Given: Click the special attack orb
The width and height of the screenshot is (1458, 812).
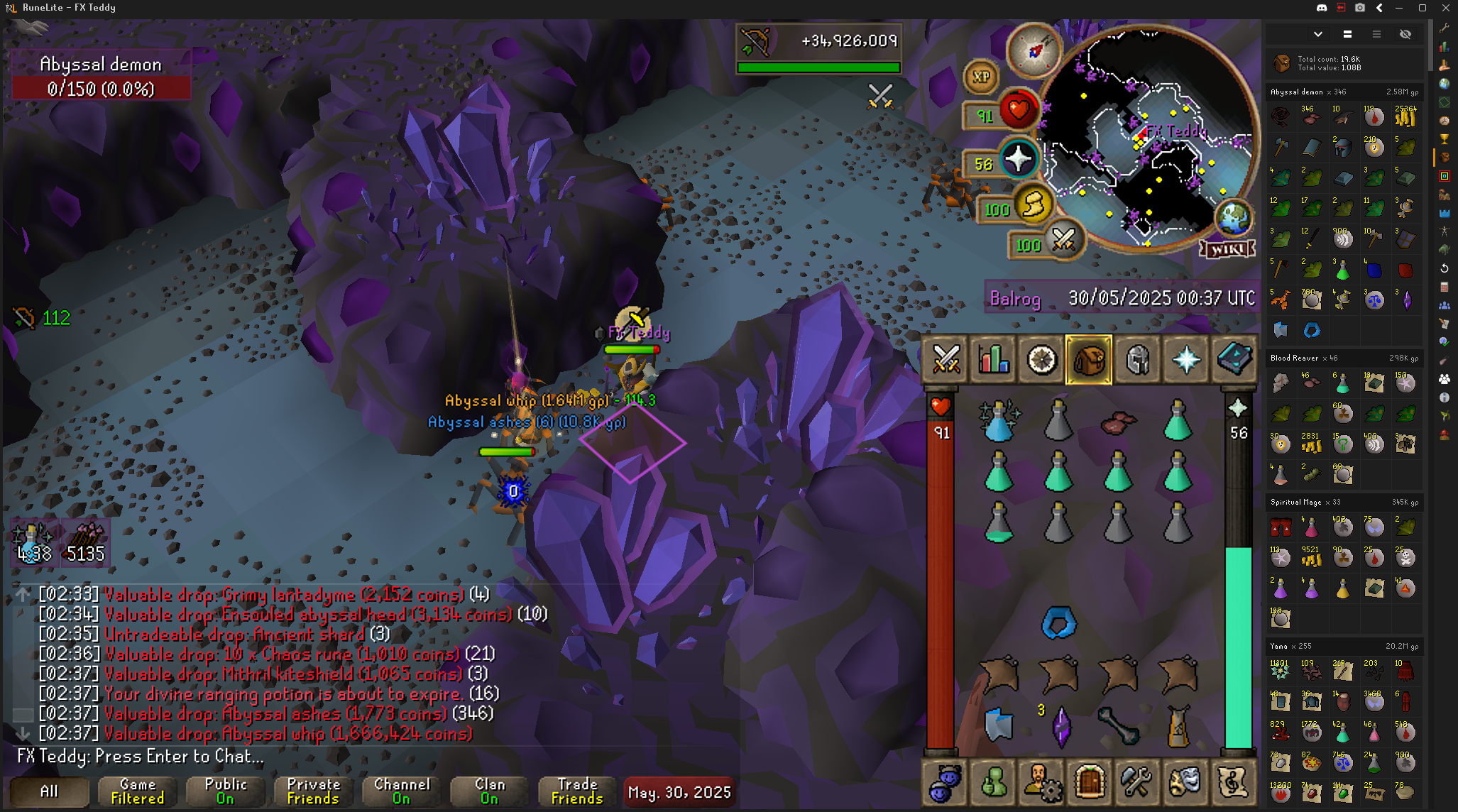Looking at the screenshot, I should click(x=1063, y=240).
